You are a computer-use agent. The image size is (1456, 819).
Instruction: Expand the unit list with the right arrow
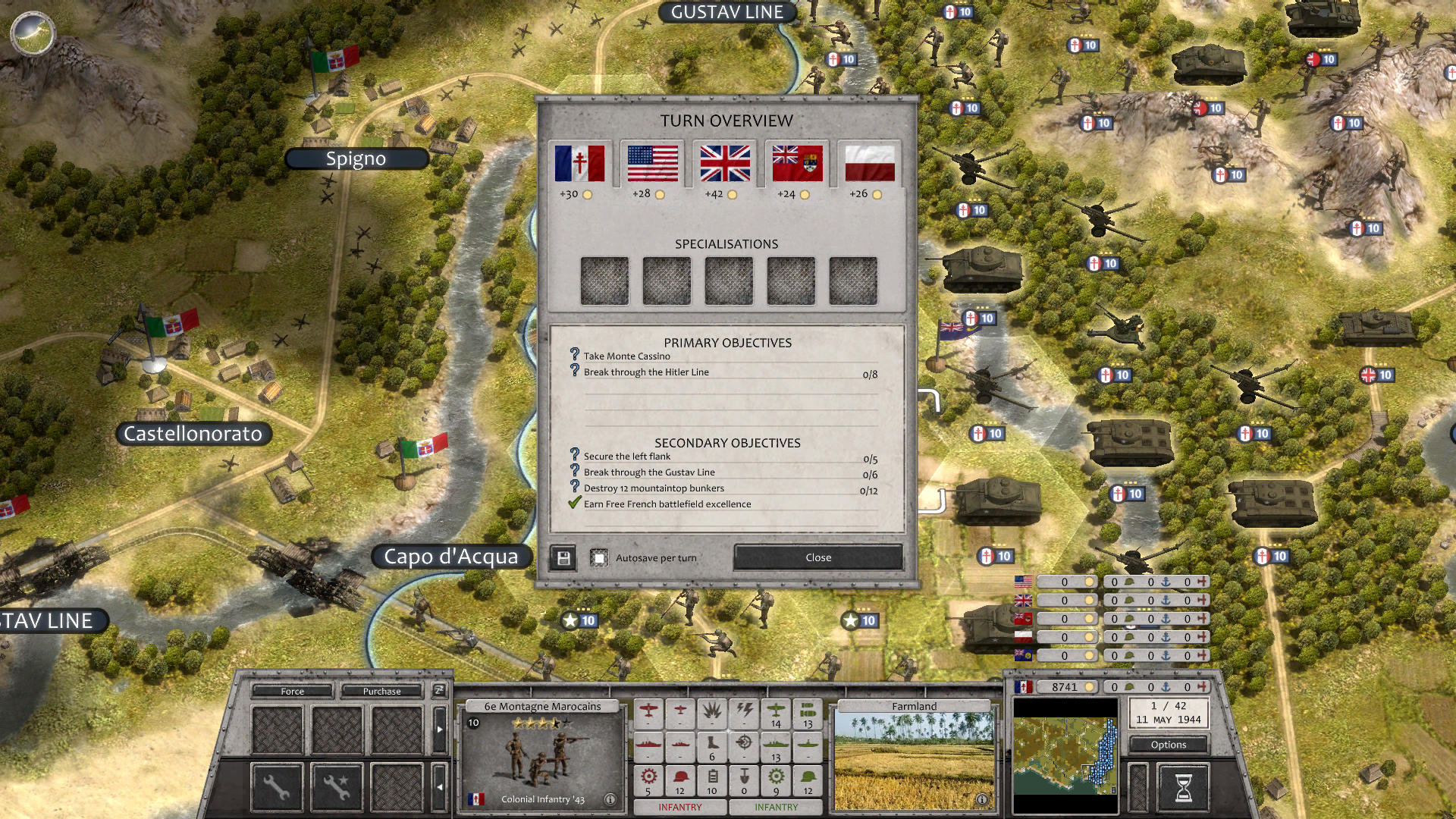point(440,730)
